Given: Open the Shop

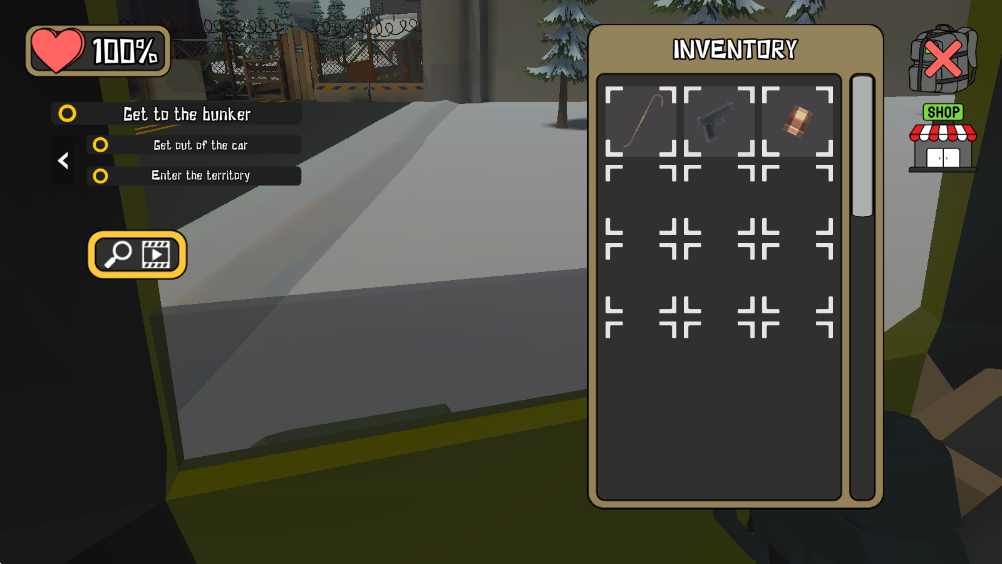Looking at the screenshot, I should 942,140.
